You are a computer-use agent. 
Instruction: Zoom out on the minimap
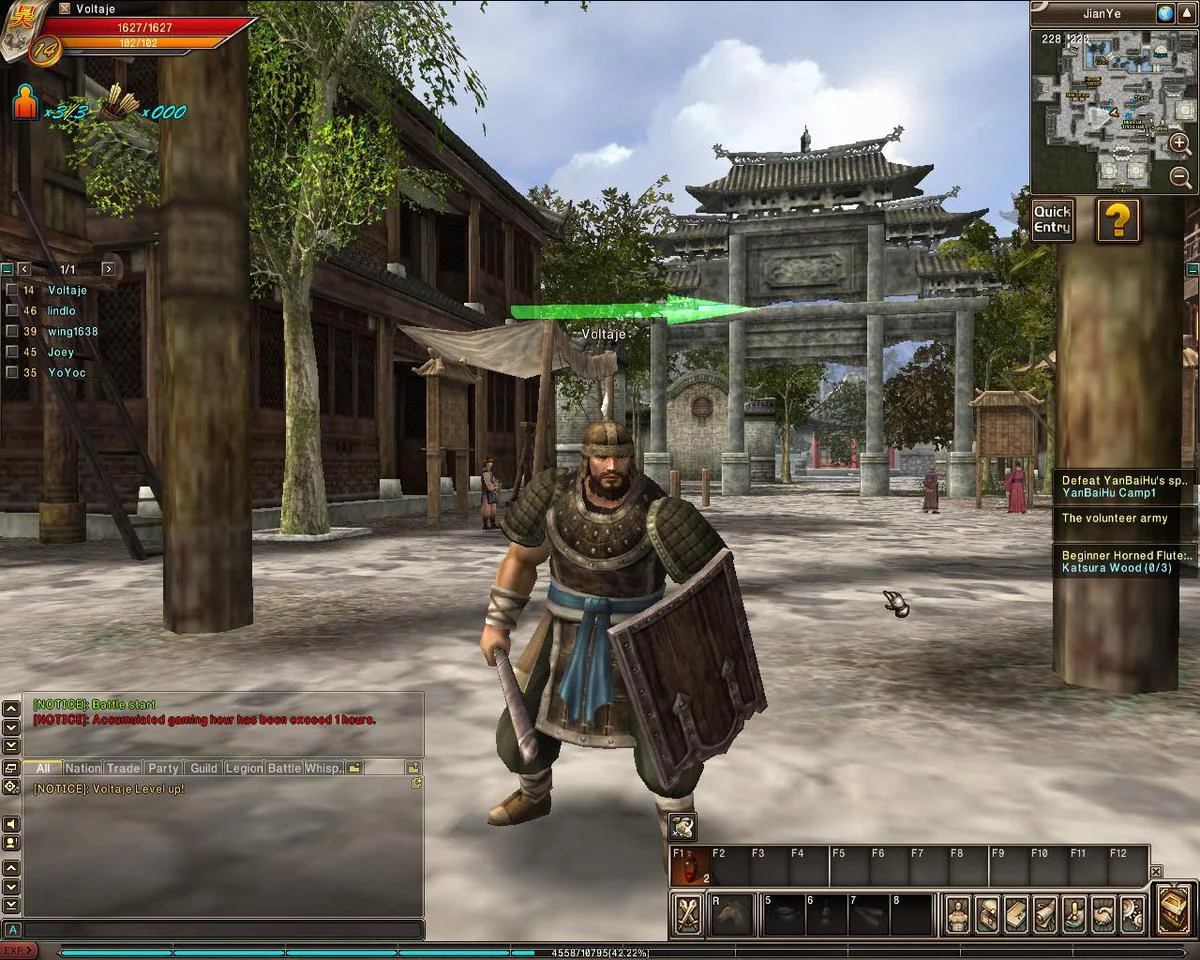[x=1180, y=178]
